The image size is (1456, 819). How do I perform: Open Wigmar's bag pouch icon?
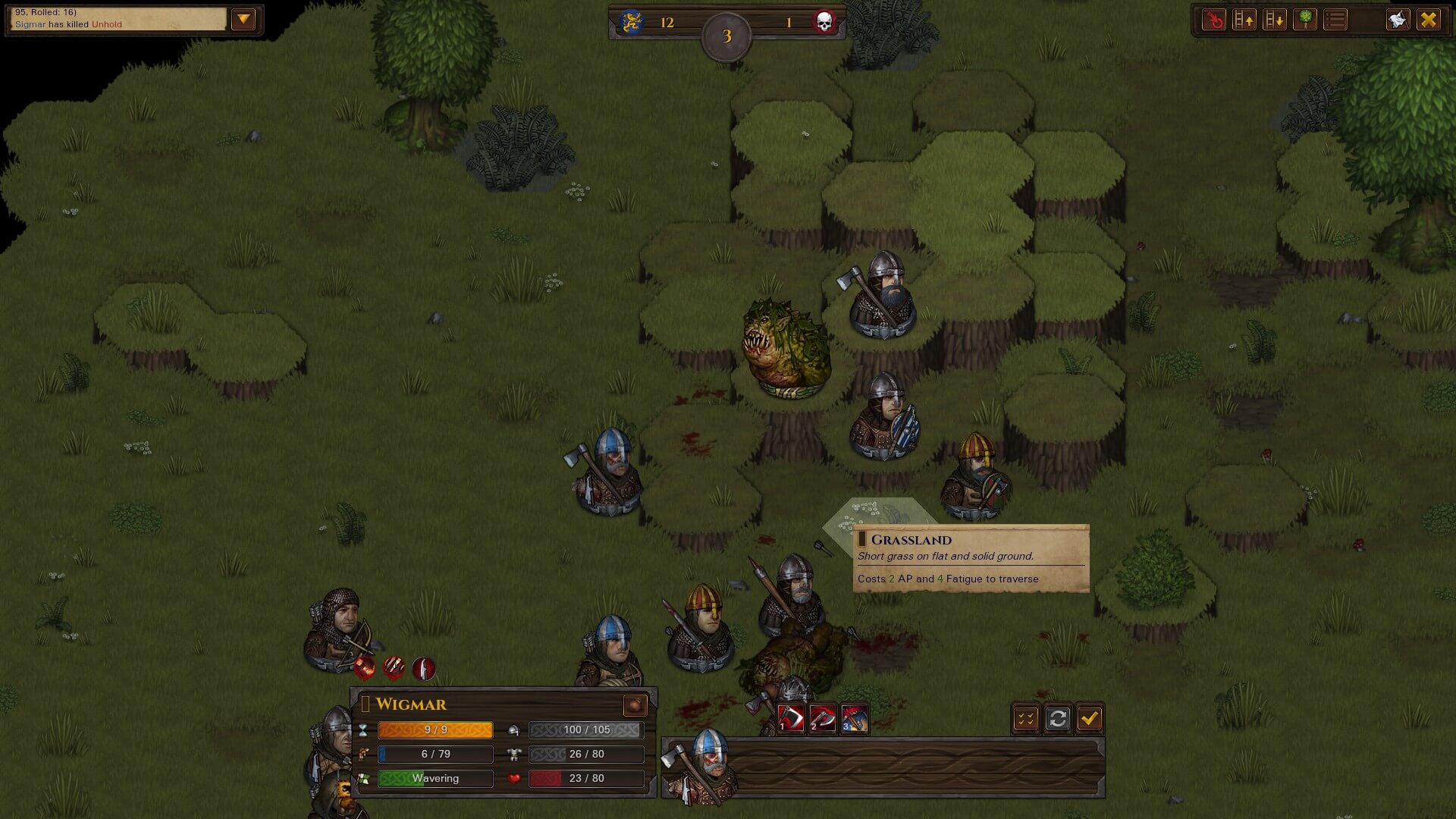coord(635,705)
